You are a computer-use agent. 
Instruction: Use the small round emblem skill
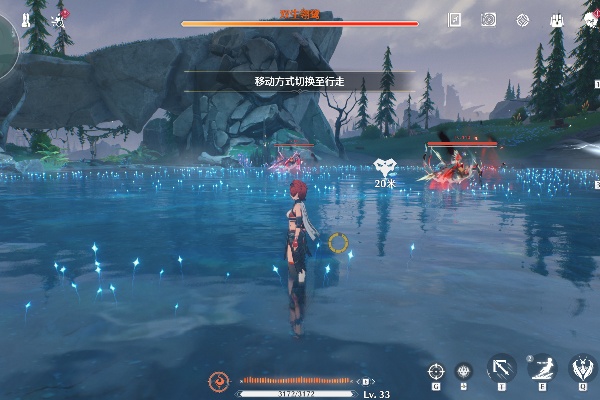tap(463, 371)
